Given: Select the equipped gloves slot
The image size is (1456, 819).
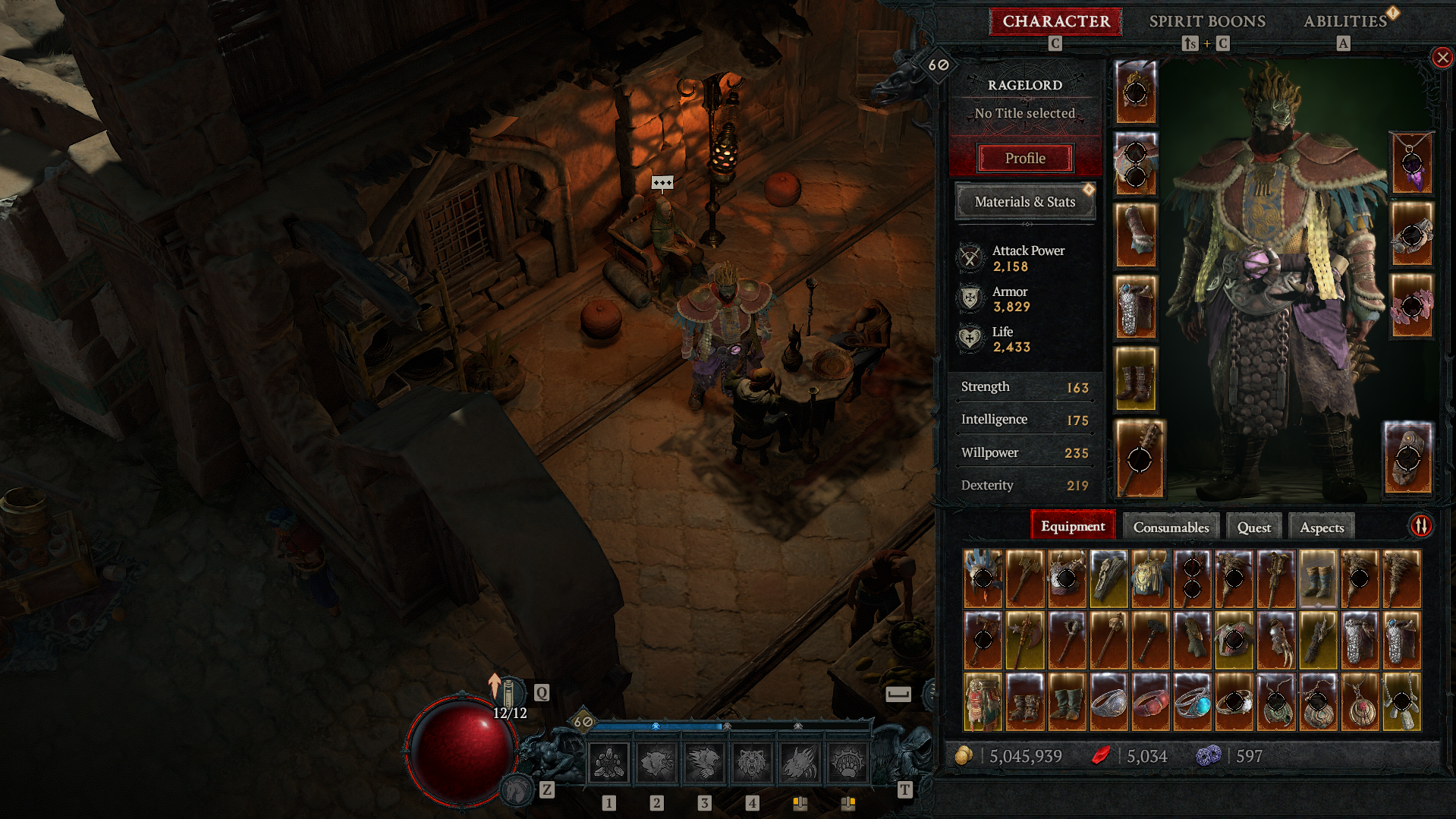Looking at the screenshot, I should tap(1135, 235).
